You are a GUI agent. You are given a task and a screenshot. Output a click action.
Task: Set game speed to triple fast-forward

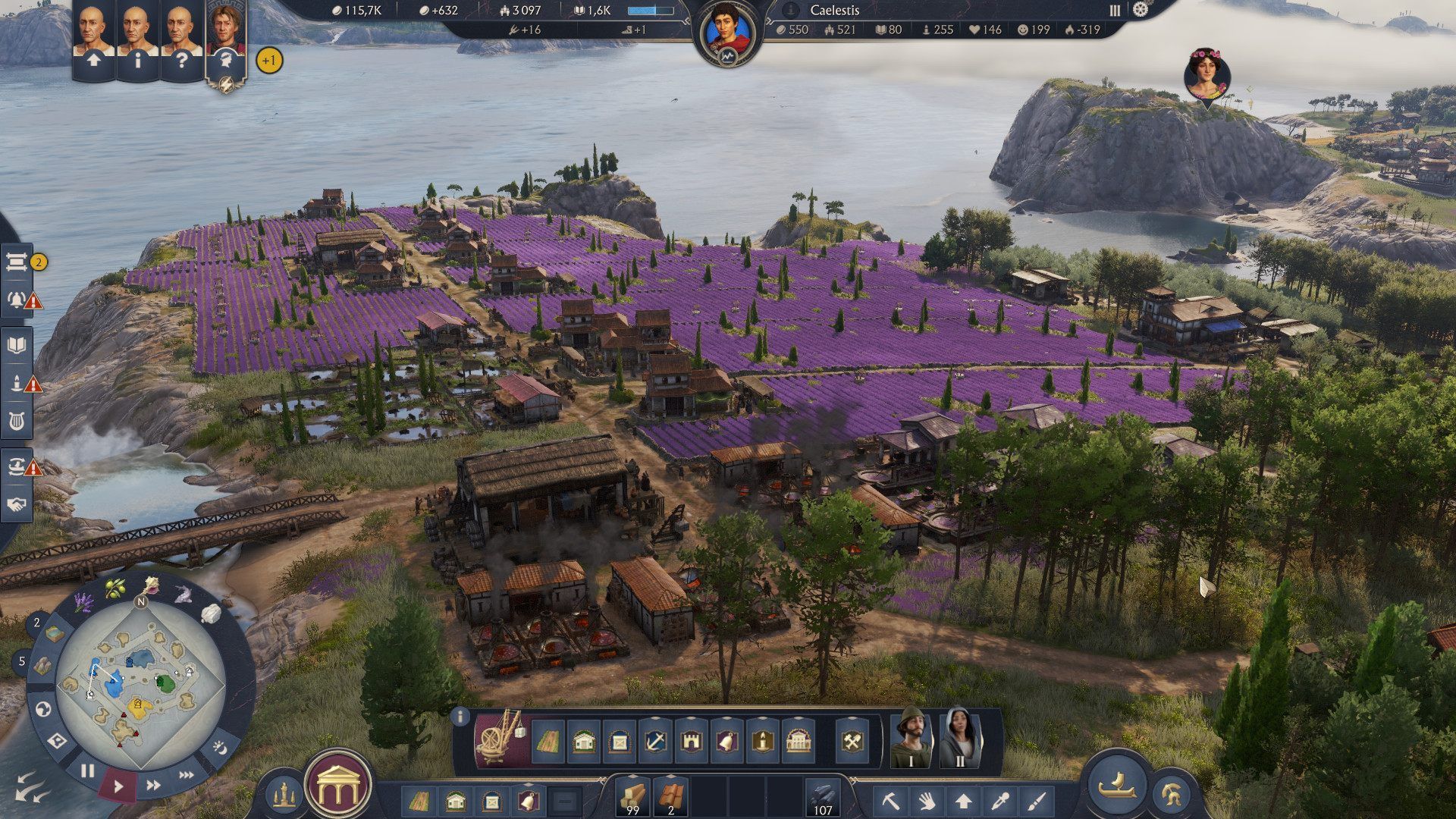coord(187,774)
